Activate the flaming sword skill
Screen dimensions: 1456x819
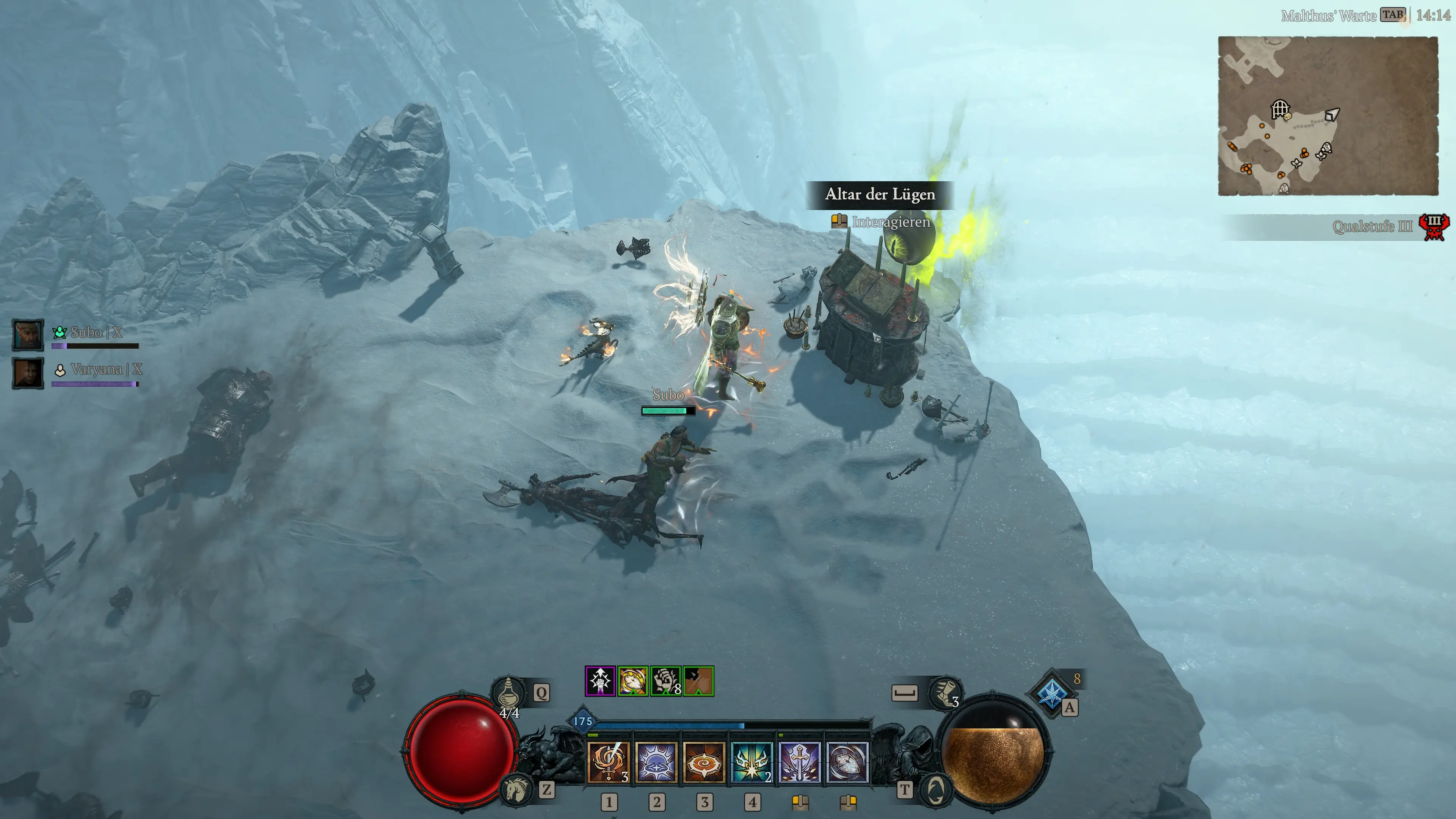click(608, 762)
